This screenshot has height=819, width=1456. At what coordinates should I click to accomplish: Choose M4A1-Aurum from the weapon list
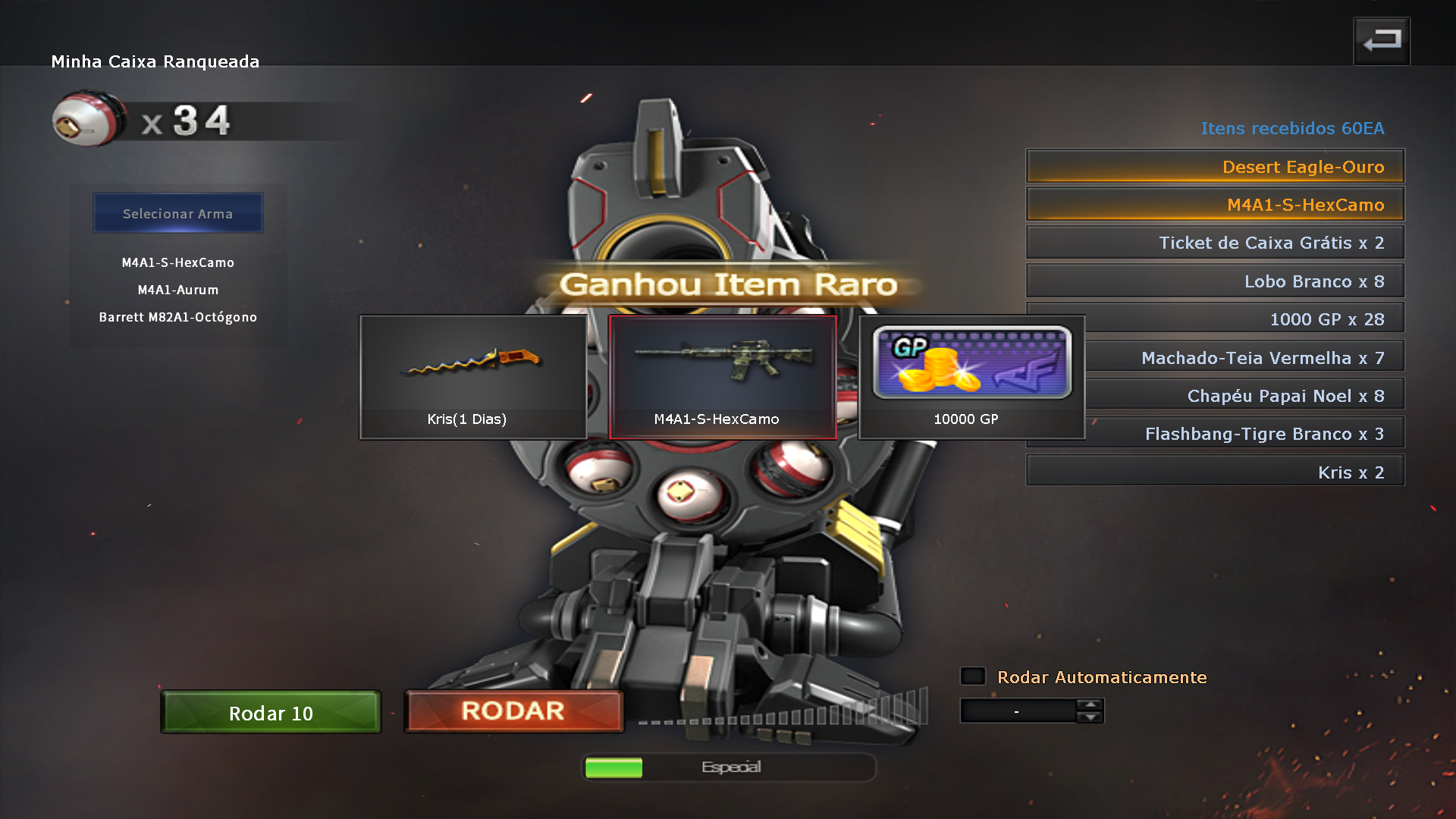click(178, 290)
